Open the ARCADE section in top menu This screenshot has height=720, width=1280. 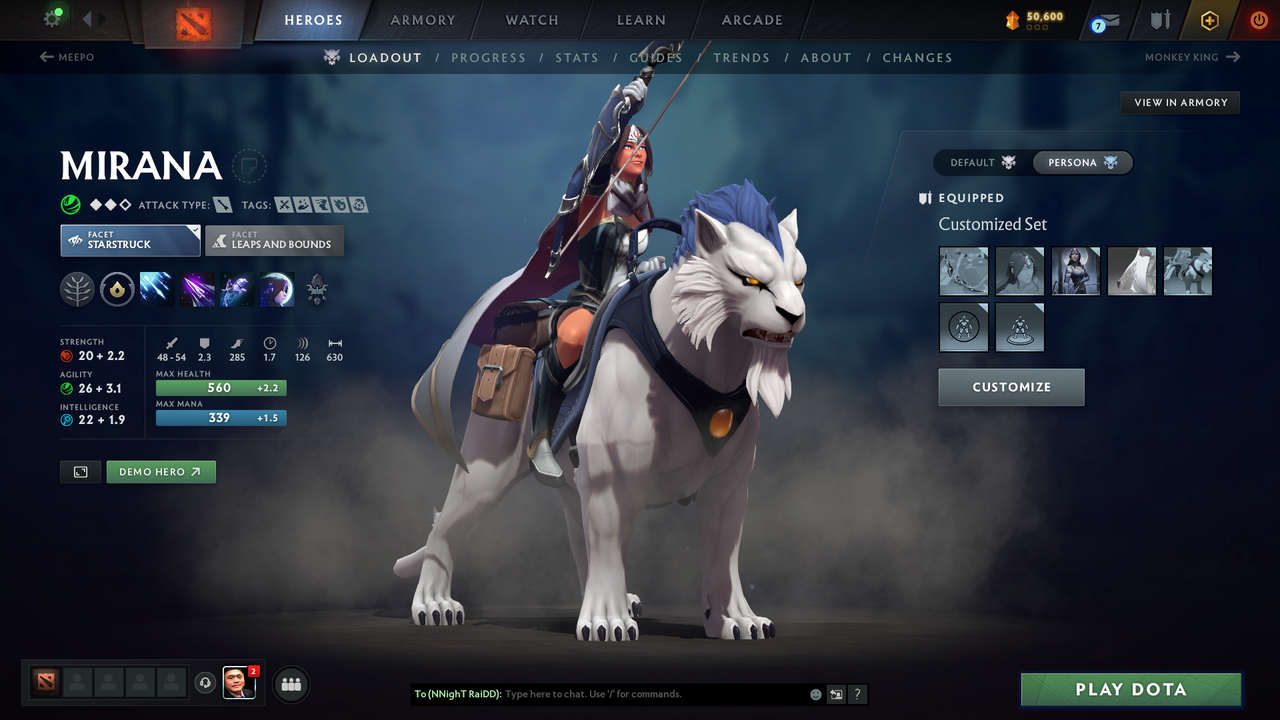[751, 20]
